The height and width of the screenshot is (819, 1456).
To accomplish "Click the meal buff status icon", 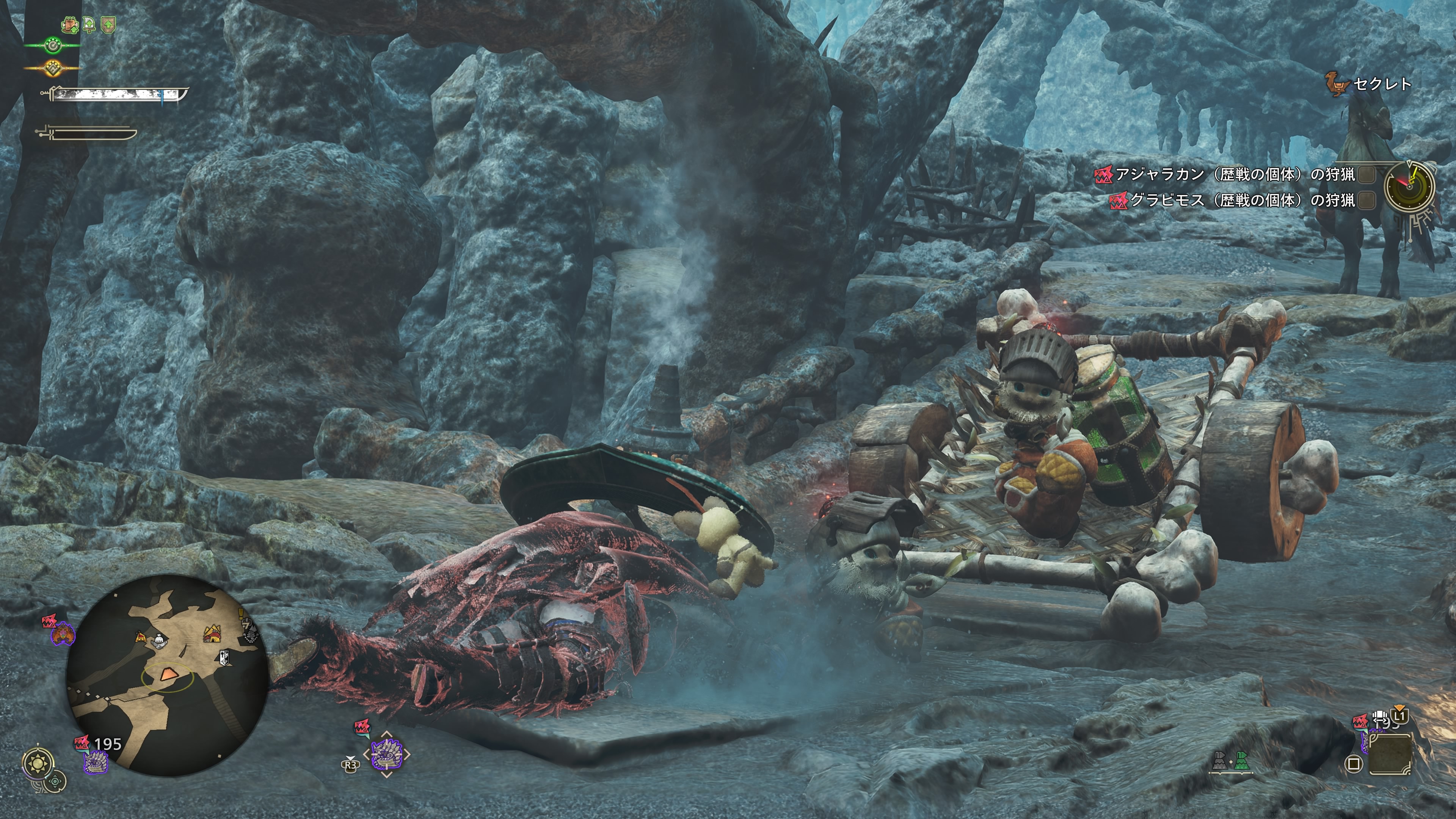I will click(69, 25).
